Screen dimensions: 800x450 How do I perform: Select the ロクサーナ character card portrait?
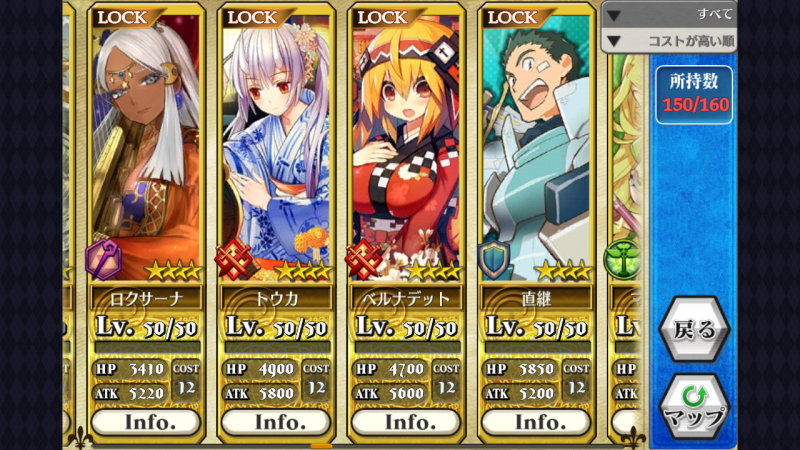148,150
